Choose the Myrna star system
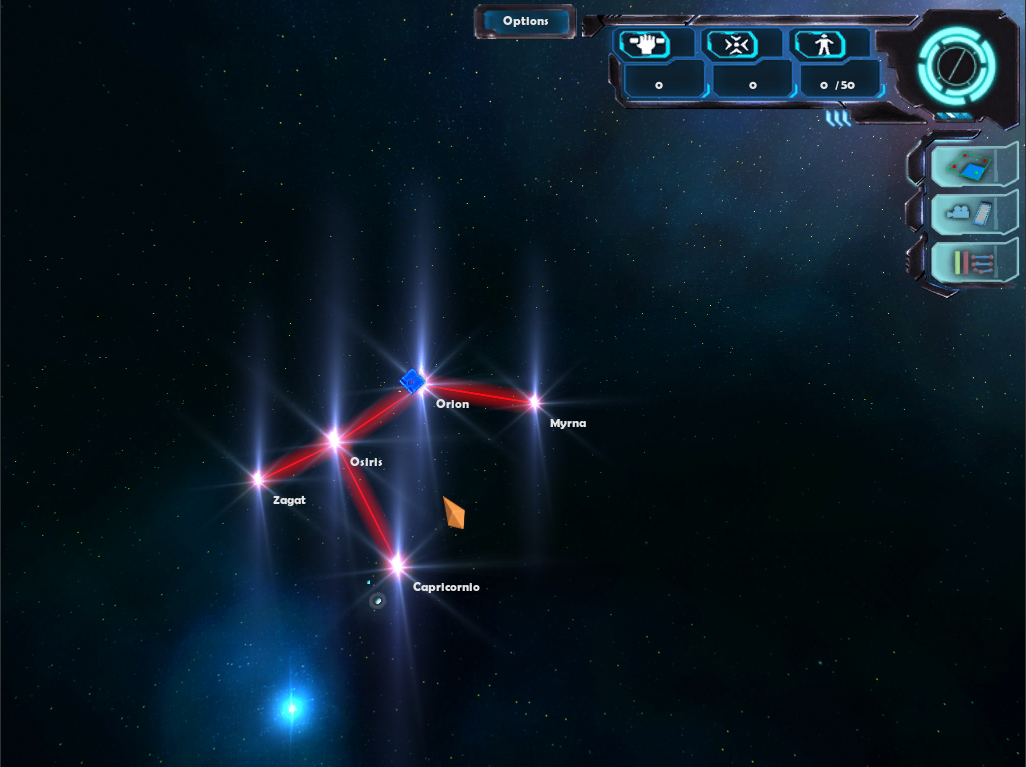The height and width of the screenshot is (767, 1026). [x=534, y=402]
